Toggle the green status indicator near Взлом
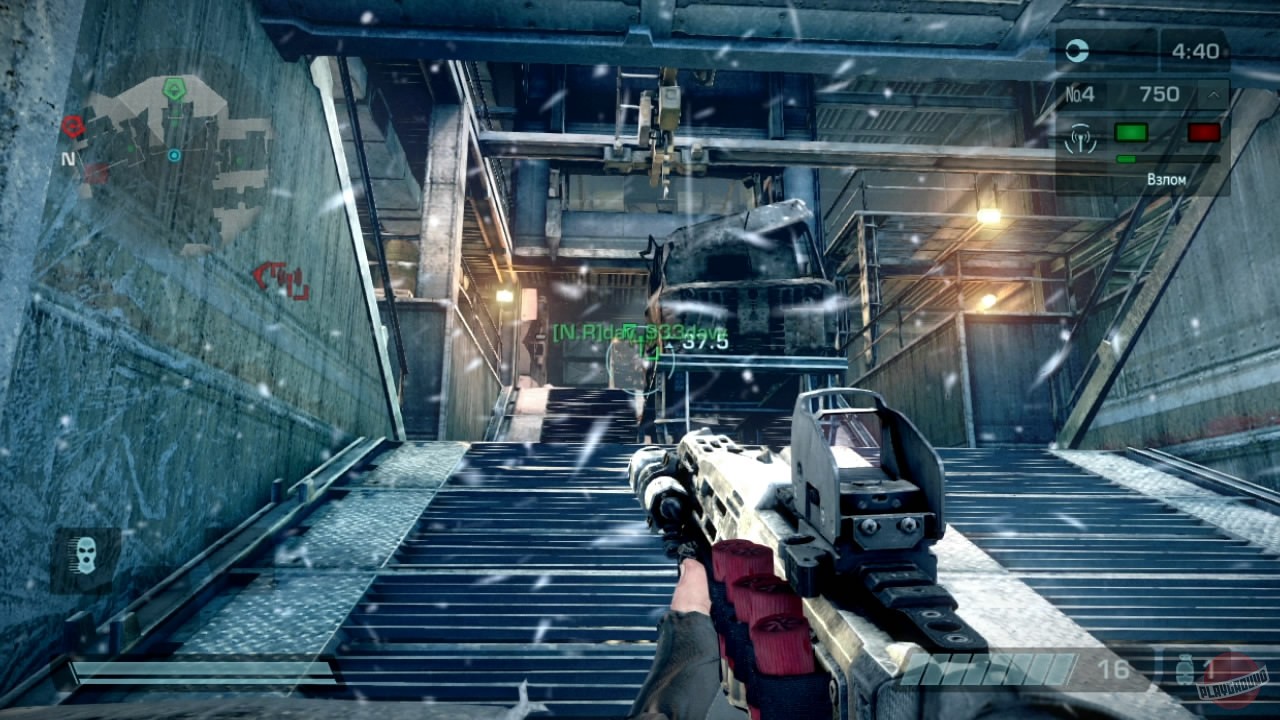Viewport: 1280px width, 720px height. tap(1131, 132)
